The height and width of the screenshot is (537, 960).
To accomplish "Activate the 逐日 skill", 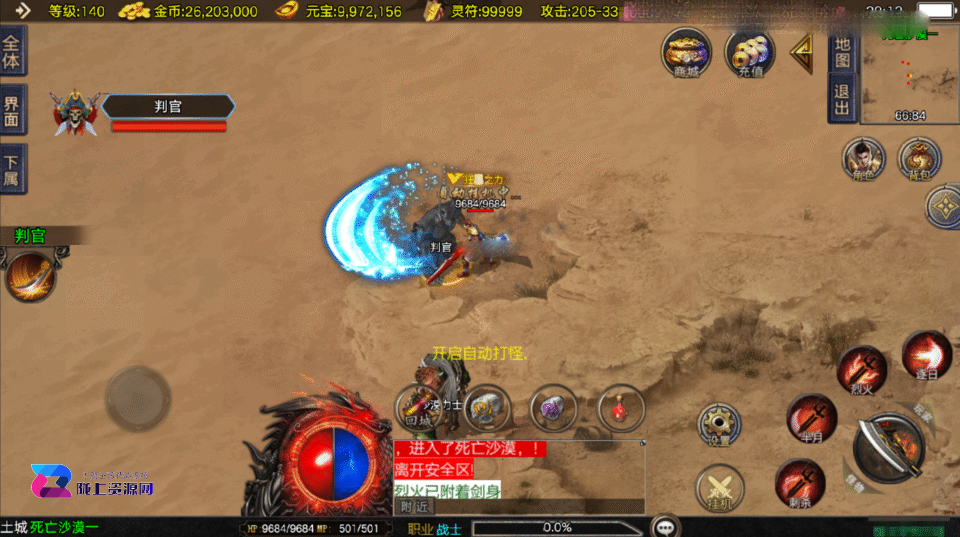I will coord(925,355).
